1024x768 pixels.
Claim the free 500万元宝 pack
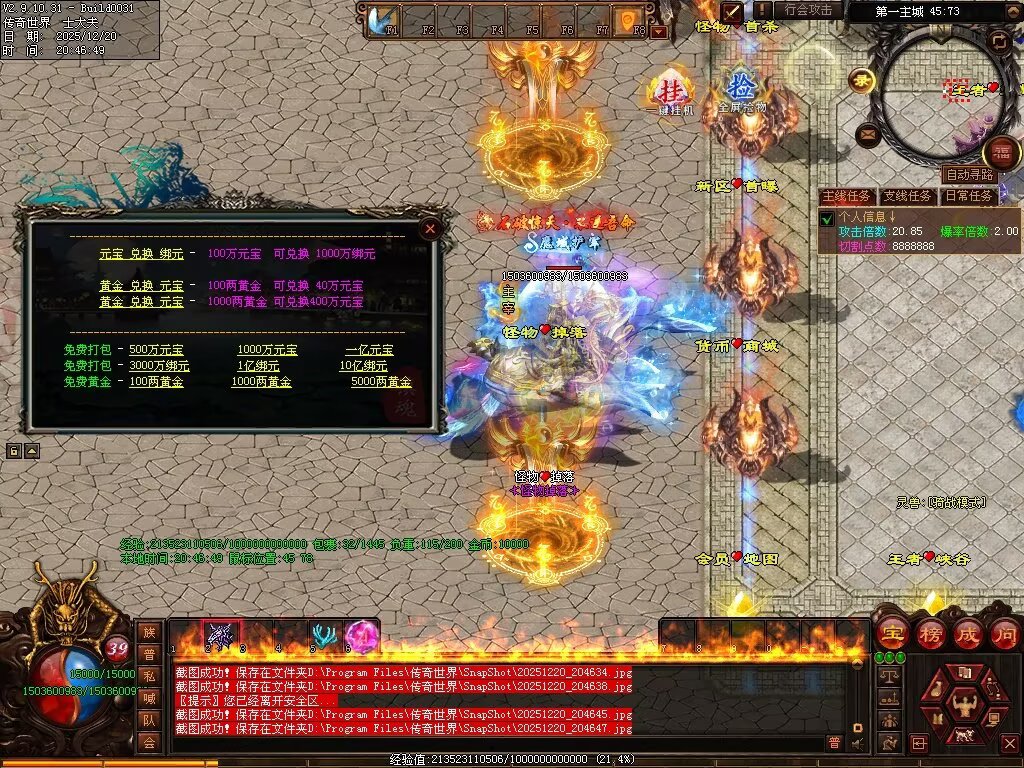tap(156, 350)
